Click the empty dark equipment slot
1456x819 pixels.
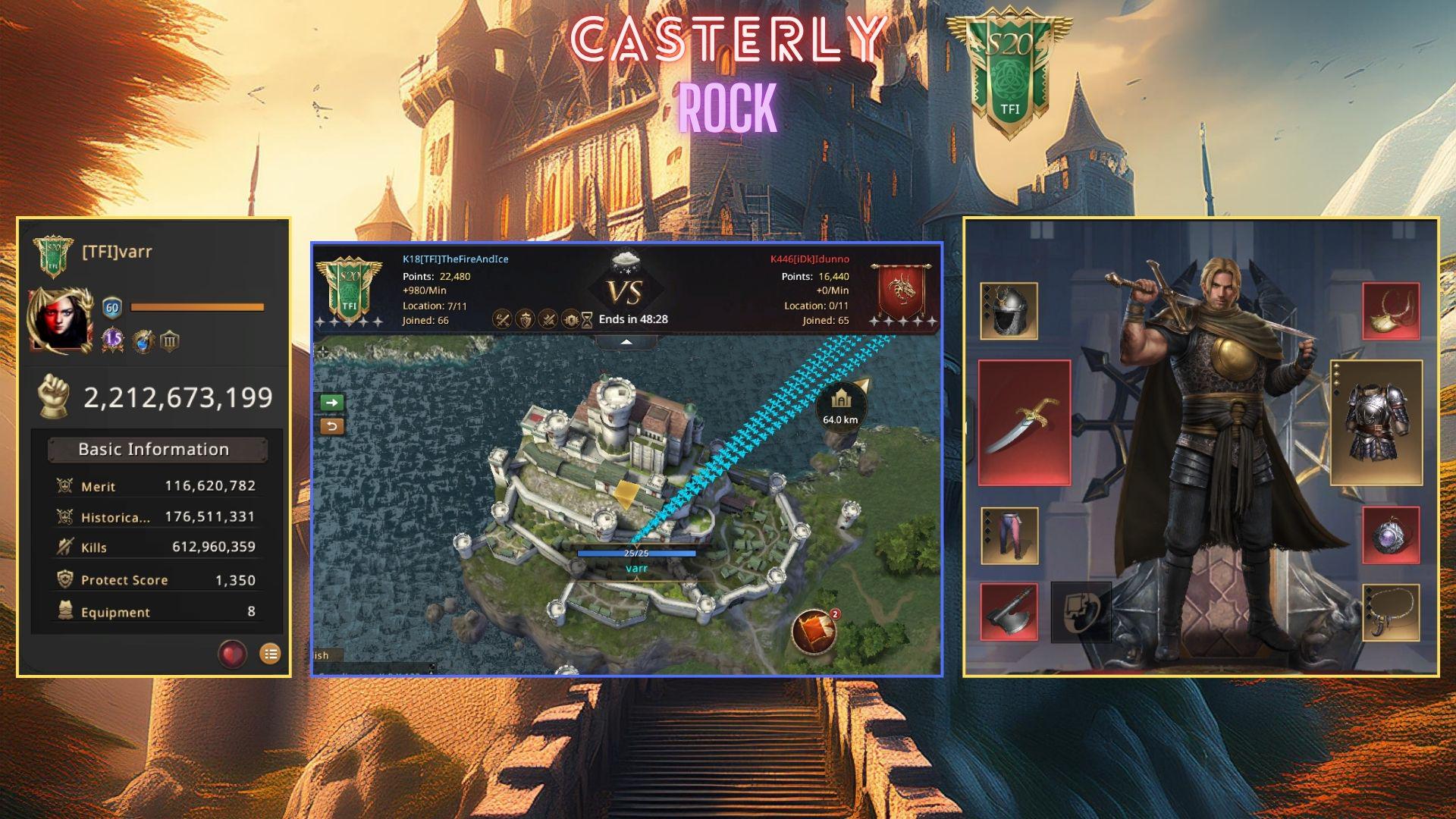(x=1081, y=612)
